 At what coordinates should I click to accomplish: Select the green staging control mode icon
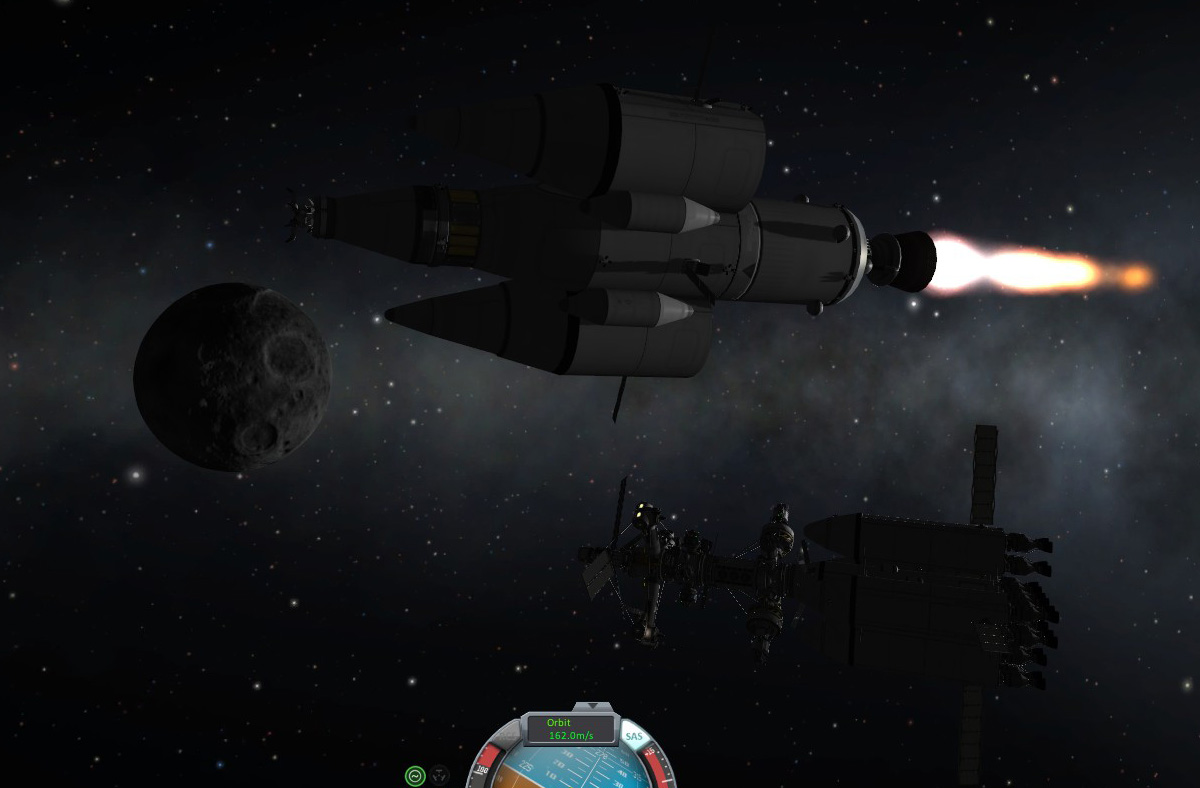[415, 774]
